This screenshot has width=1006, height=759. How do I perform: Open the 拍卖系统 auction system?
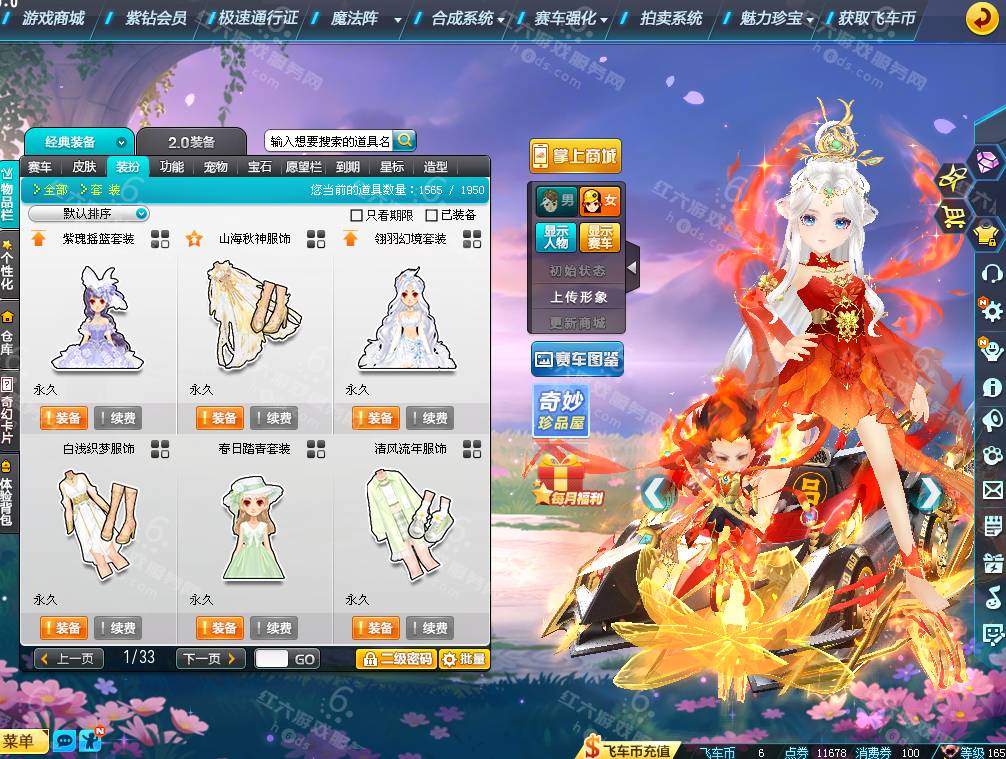click(672, 18)
